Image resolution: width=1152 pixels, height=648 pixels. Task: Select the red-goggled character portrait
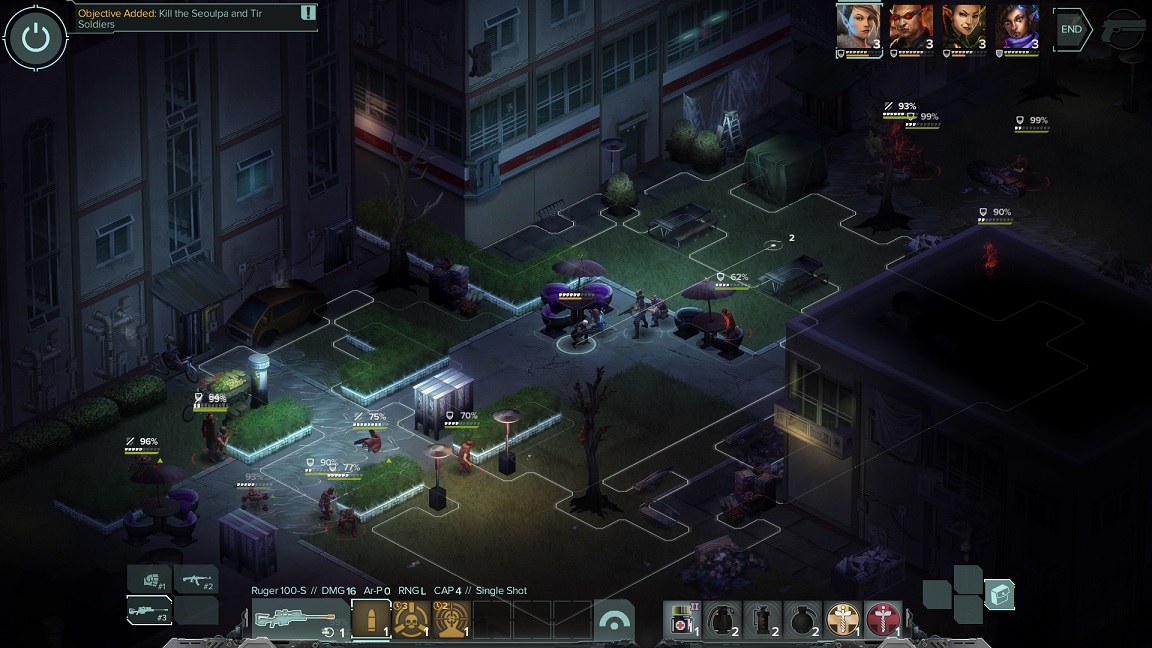point(911,27)
